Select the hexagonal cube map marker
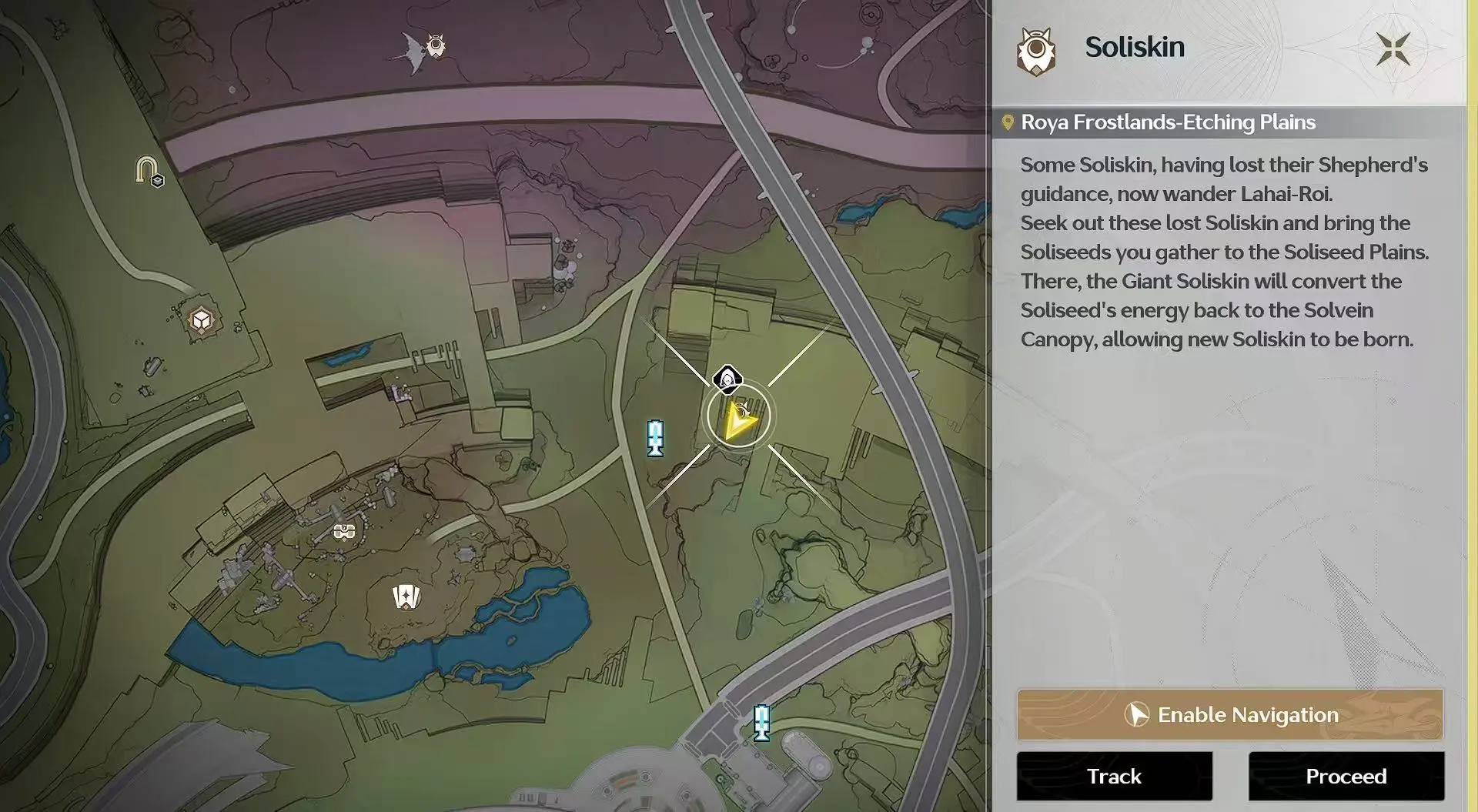1478x812 pixels. point(202,319)
